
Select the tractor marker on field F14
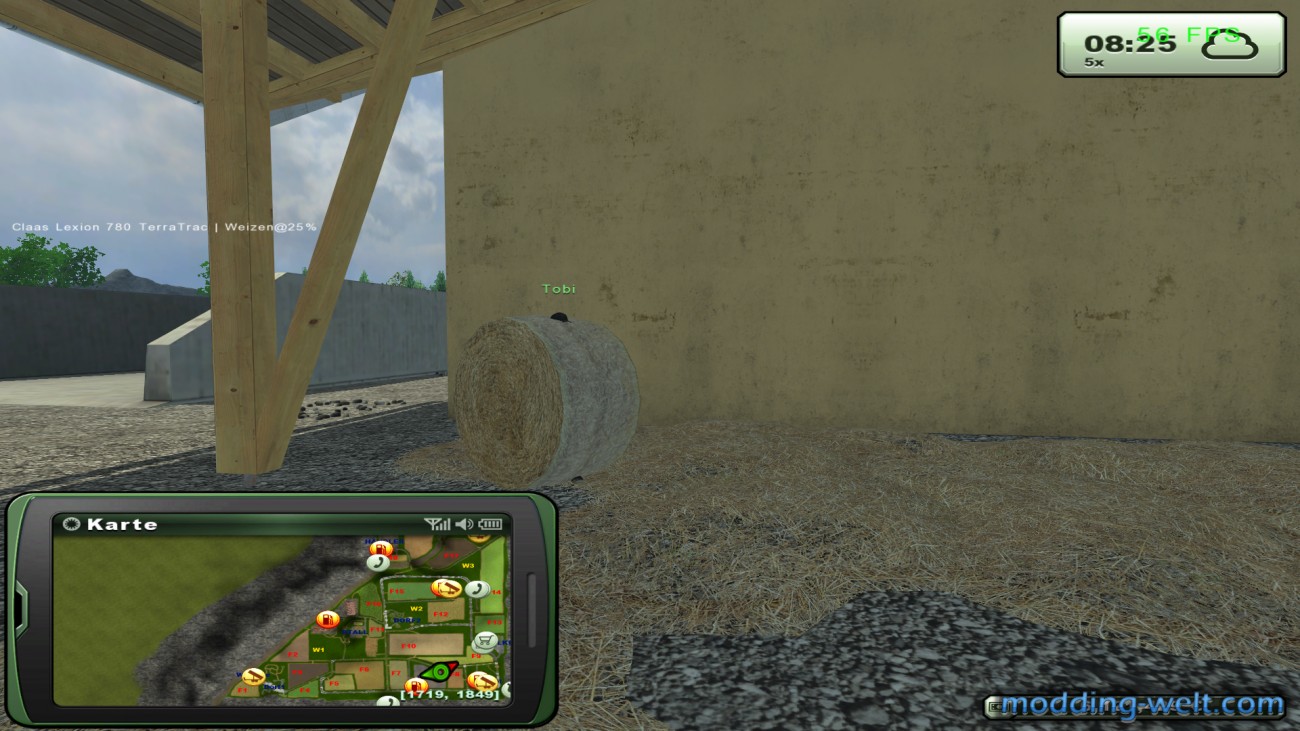[x=446, y=588]
